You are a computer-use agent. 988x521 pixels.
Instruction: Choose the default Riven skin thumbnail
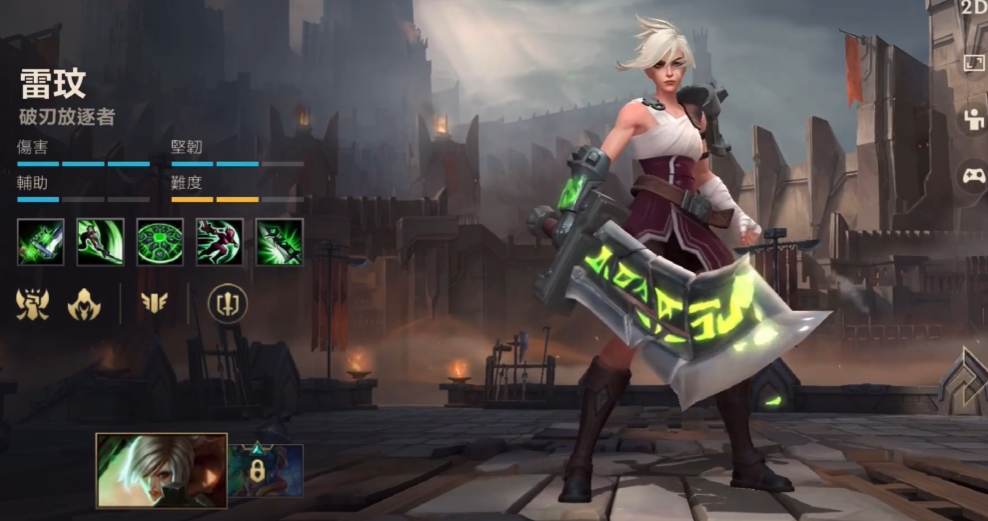coord(161,470)
